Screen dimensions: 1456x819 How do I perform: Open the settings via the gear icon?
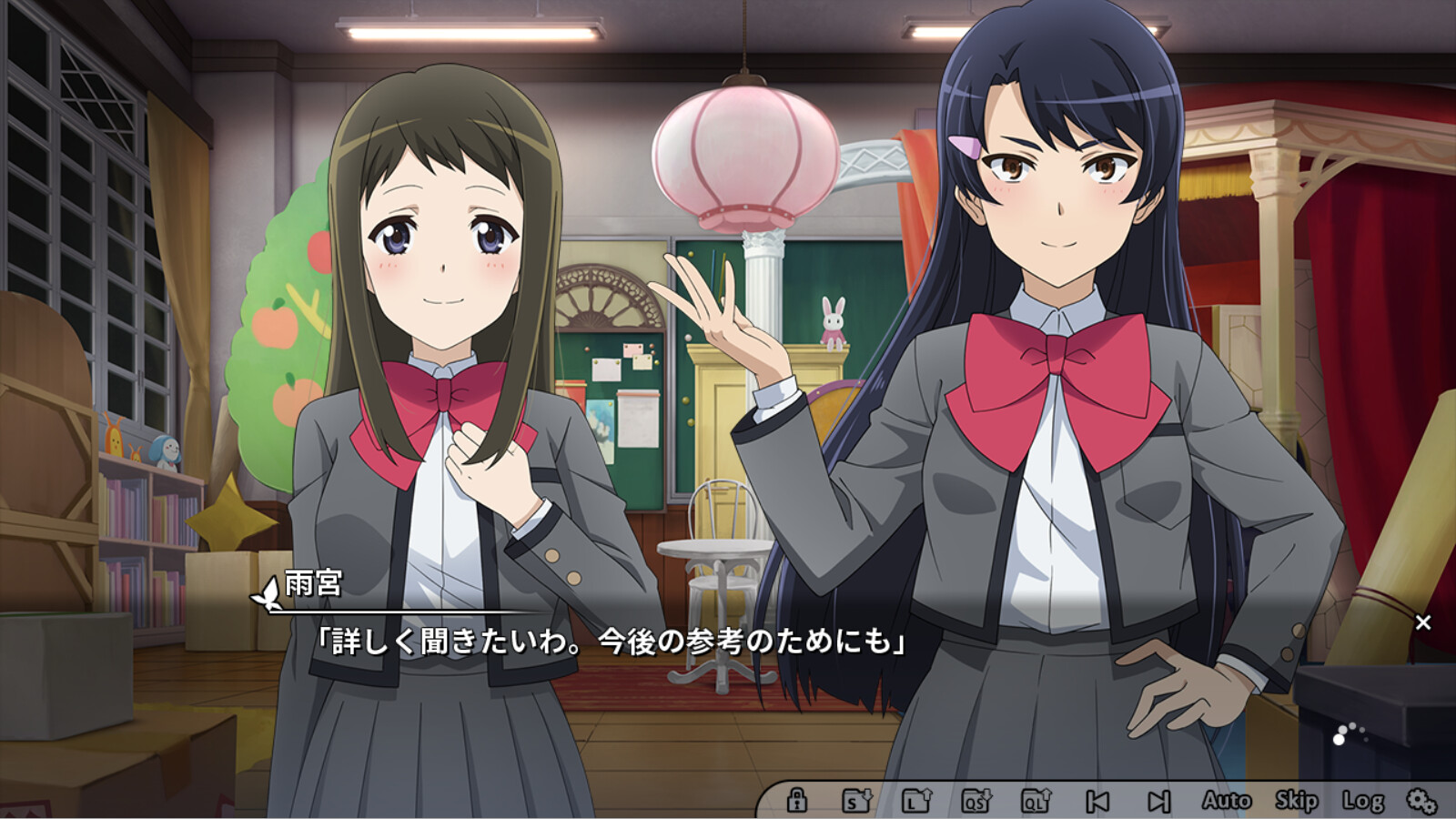(x=1420, y=801)
